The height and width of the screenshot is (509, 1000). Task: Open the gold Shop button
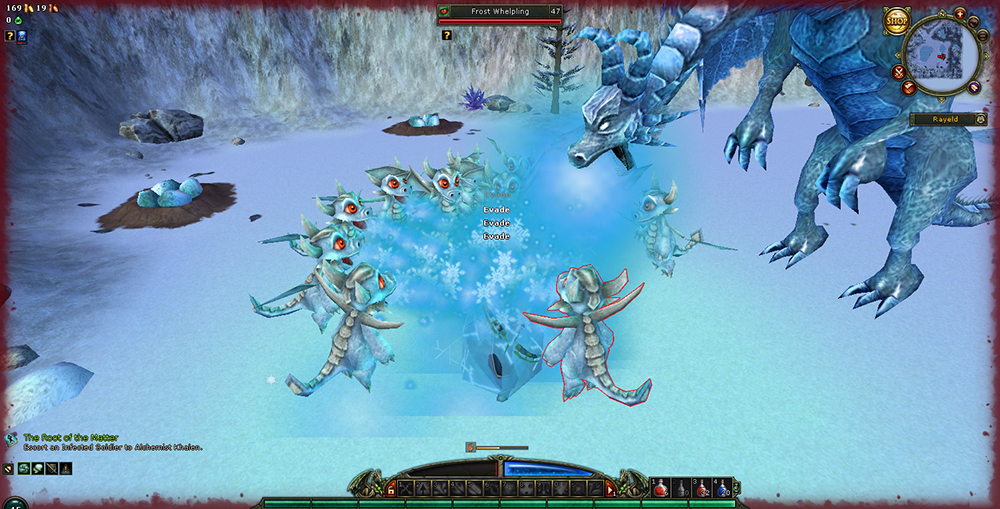[896, 21]
